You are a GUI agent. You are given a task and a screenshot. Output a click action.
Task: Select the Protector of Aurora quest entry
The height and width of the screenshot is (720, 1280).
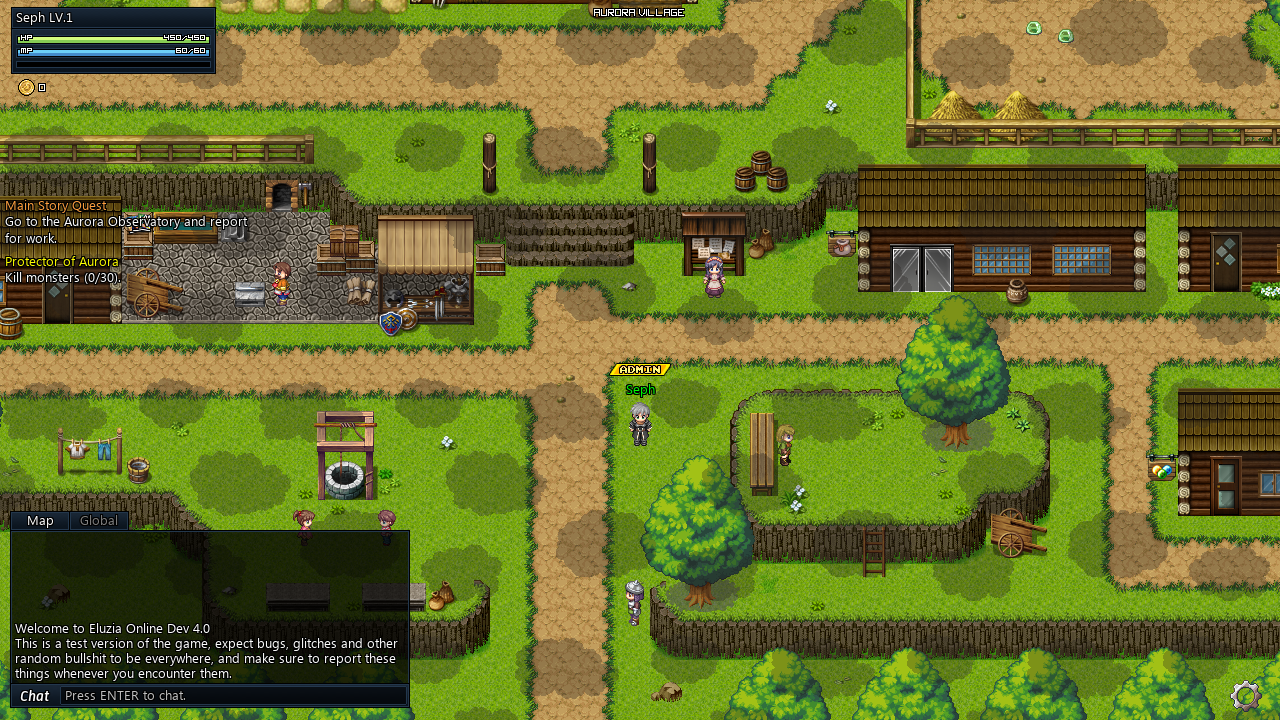click(60, 261)
